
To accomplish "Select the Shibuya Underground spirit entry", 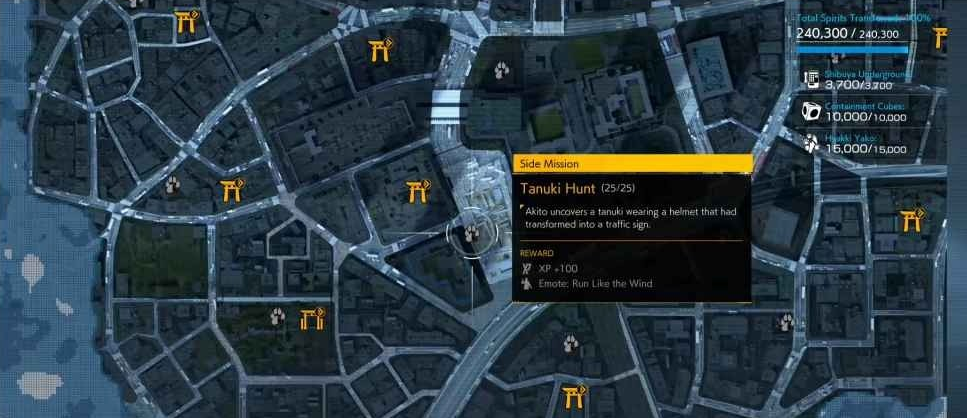I will point(858,80).
